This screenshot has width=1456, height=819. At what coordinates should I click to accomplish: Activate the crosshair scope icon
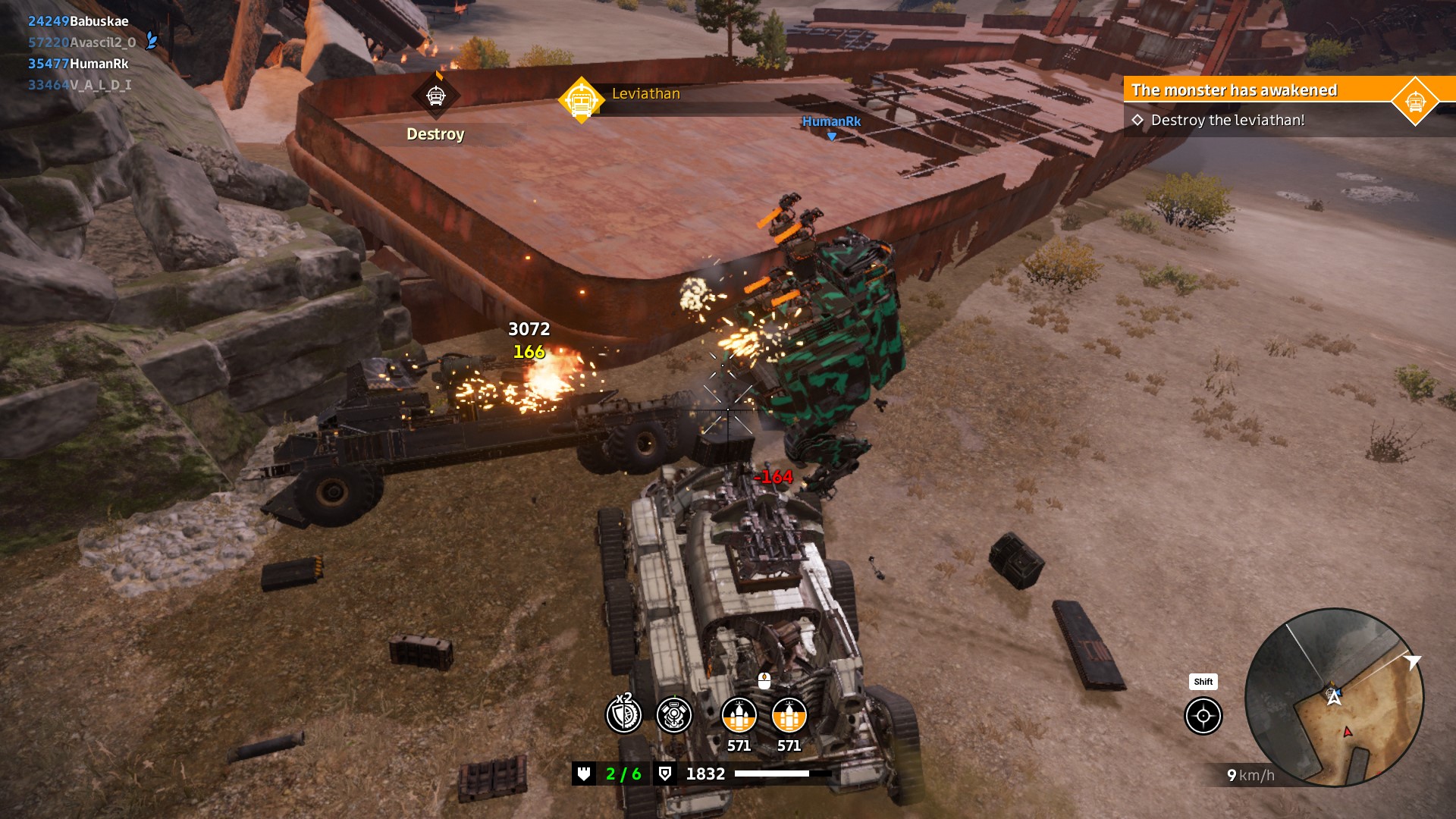tap(1203, 716)
